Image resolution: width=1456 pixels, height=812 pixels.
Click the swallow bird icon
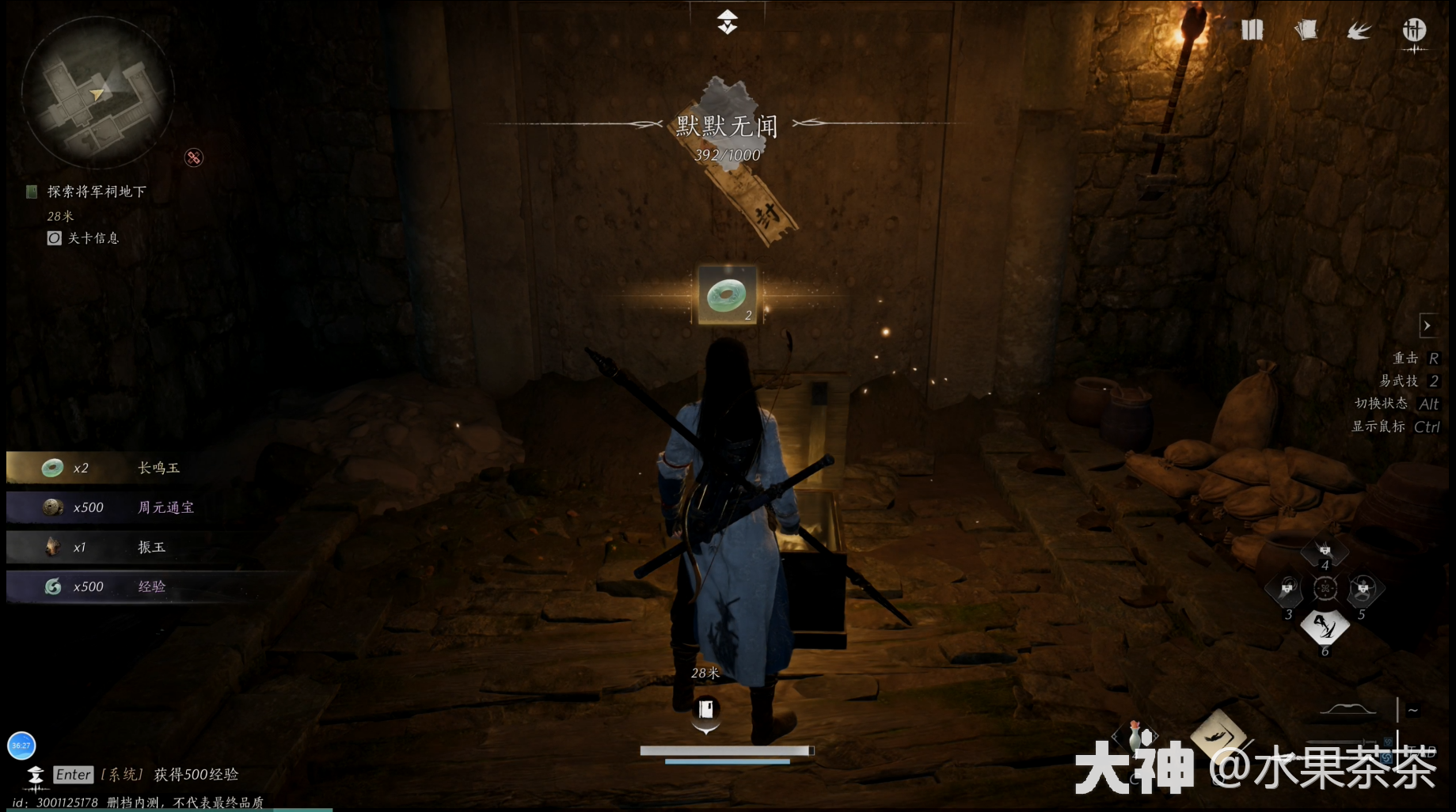1359,31
